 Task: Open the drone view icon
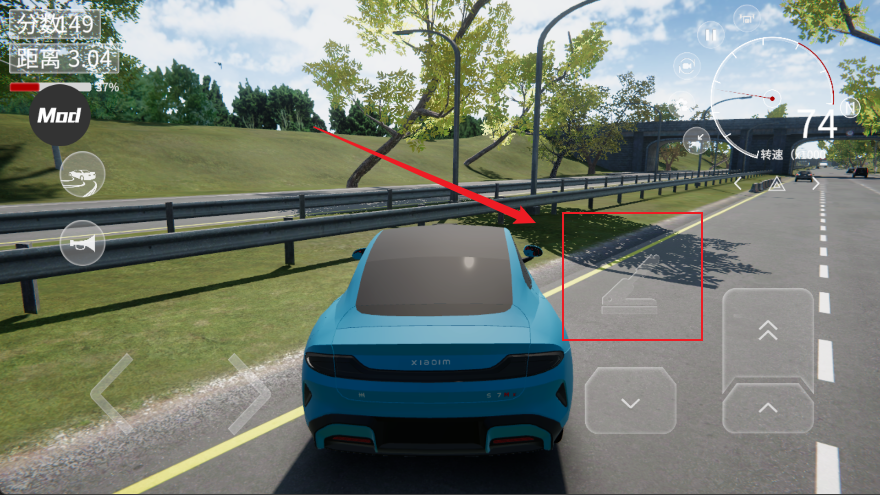click(x=746, y=17)
